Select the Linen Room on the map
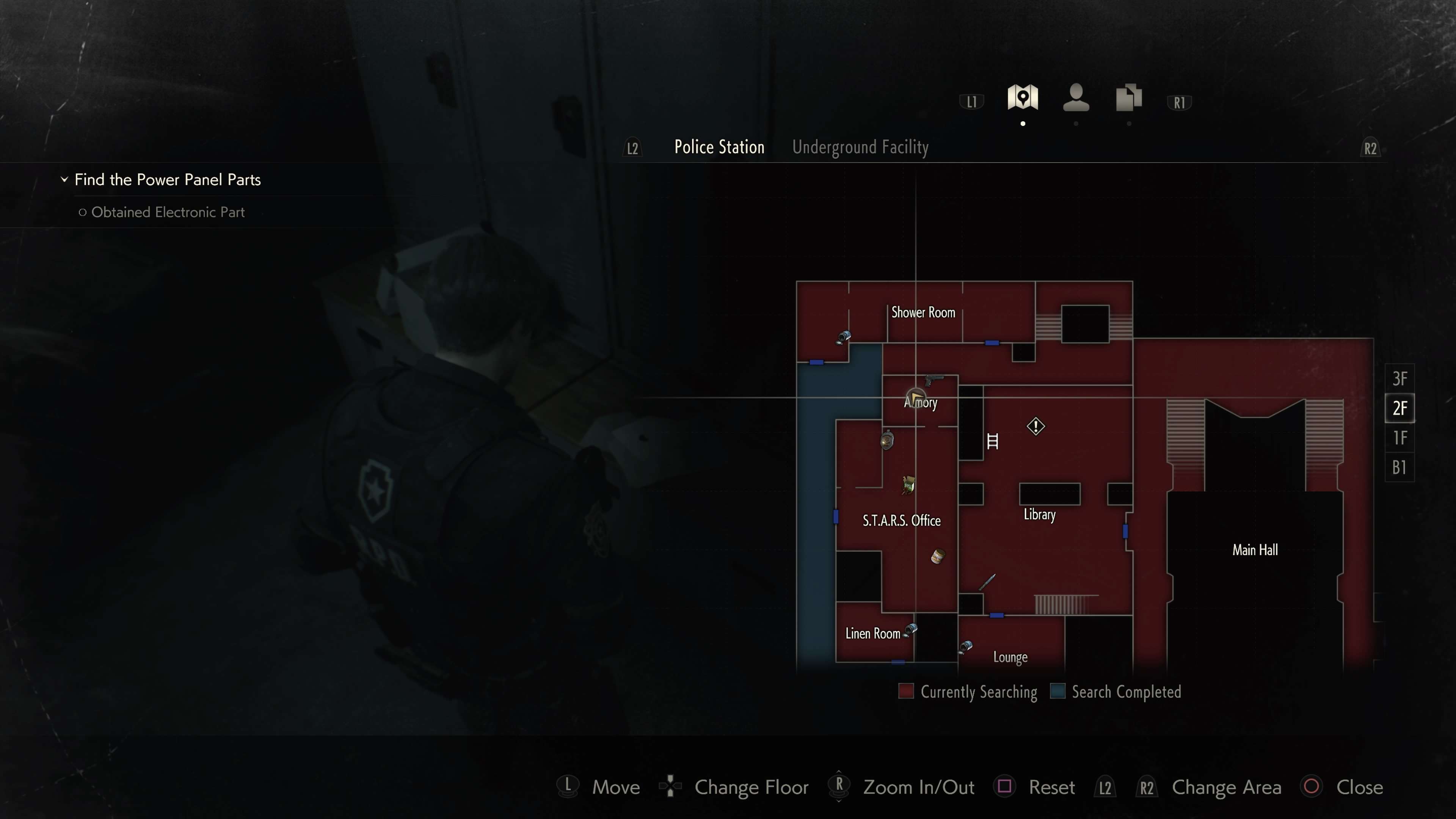Image resolution: width=1456 pixels, height=819 pixels. click(872, 634)
